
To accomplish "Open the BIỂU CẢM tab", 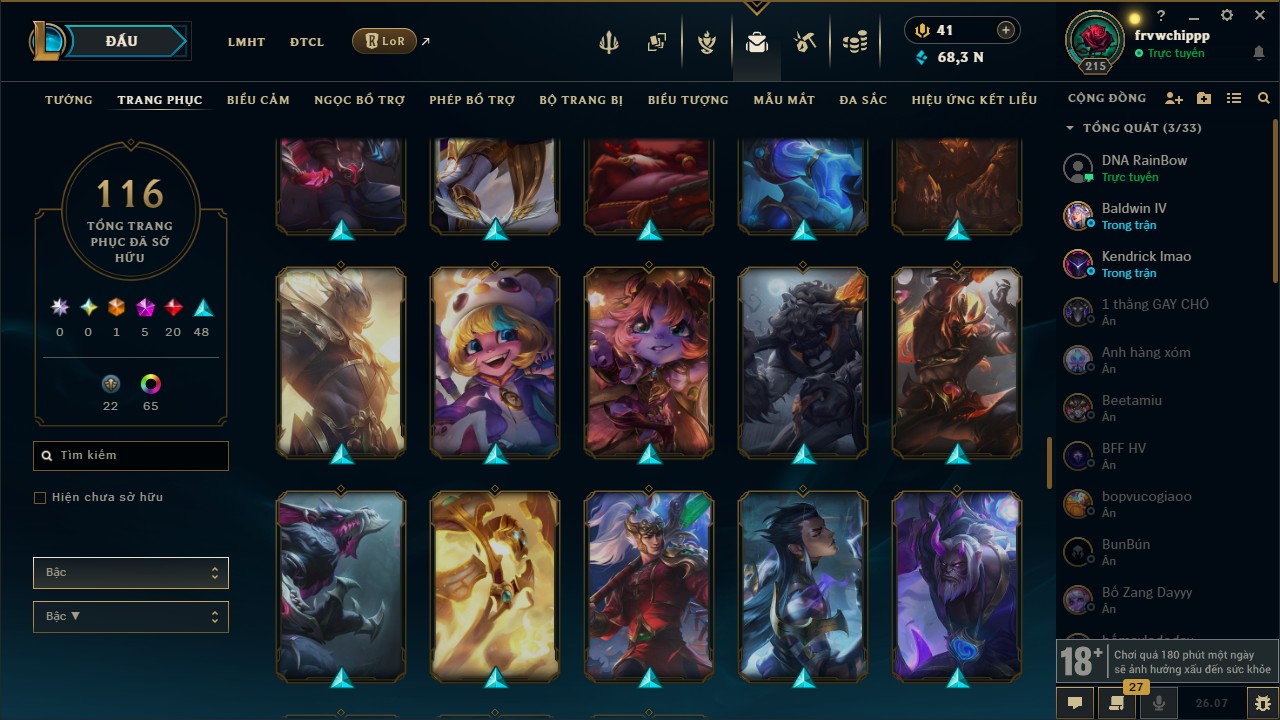I will coord(258,100).
